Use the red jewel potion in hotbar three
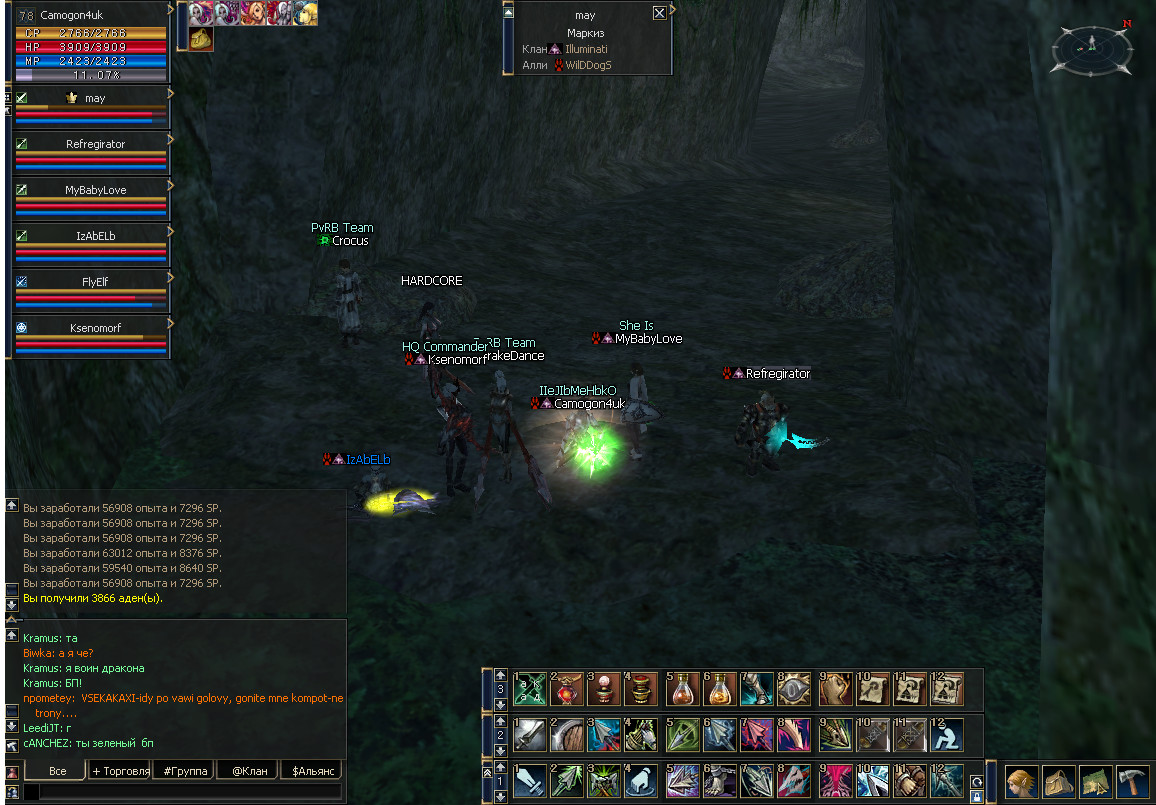This screenshot has width=1156, height=805. point(569,689)
